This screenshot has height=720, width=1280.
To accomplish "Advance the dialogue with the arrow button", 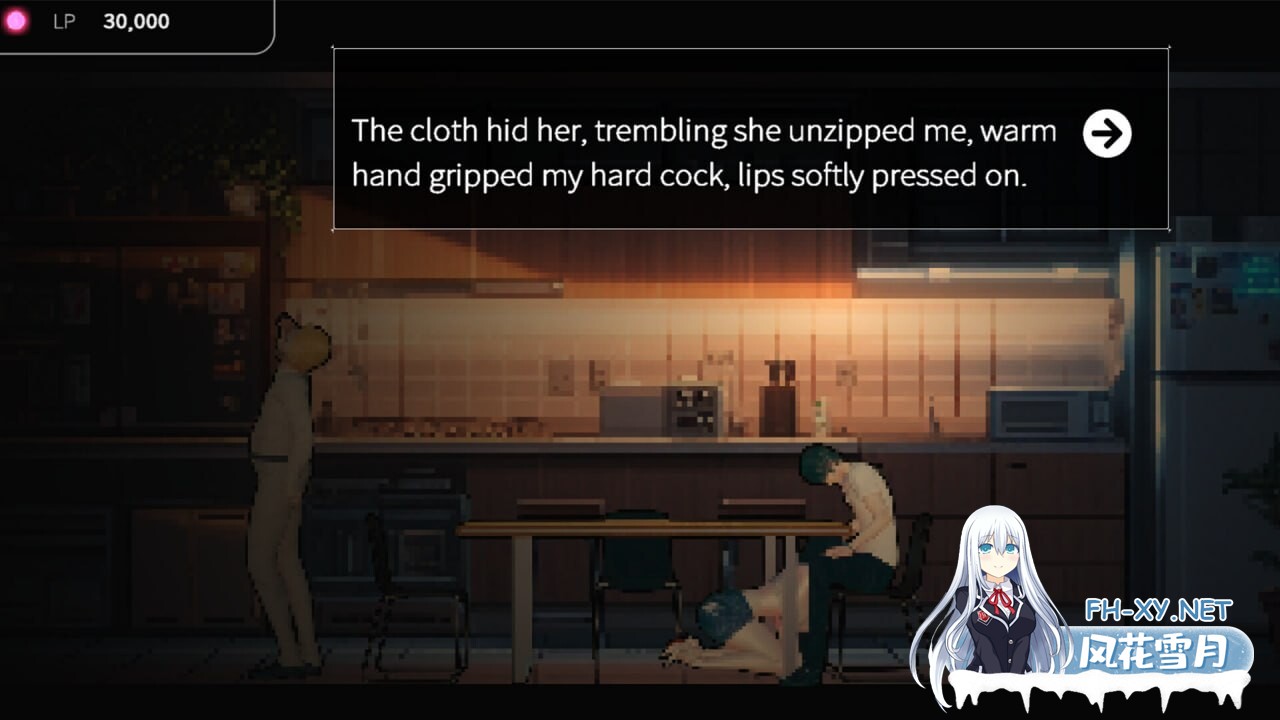I will click(x=1106, y=134).
